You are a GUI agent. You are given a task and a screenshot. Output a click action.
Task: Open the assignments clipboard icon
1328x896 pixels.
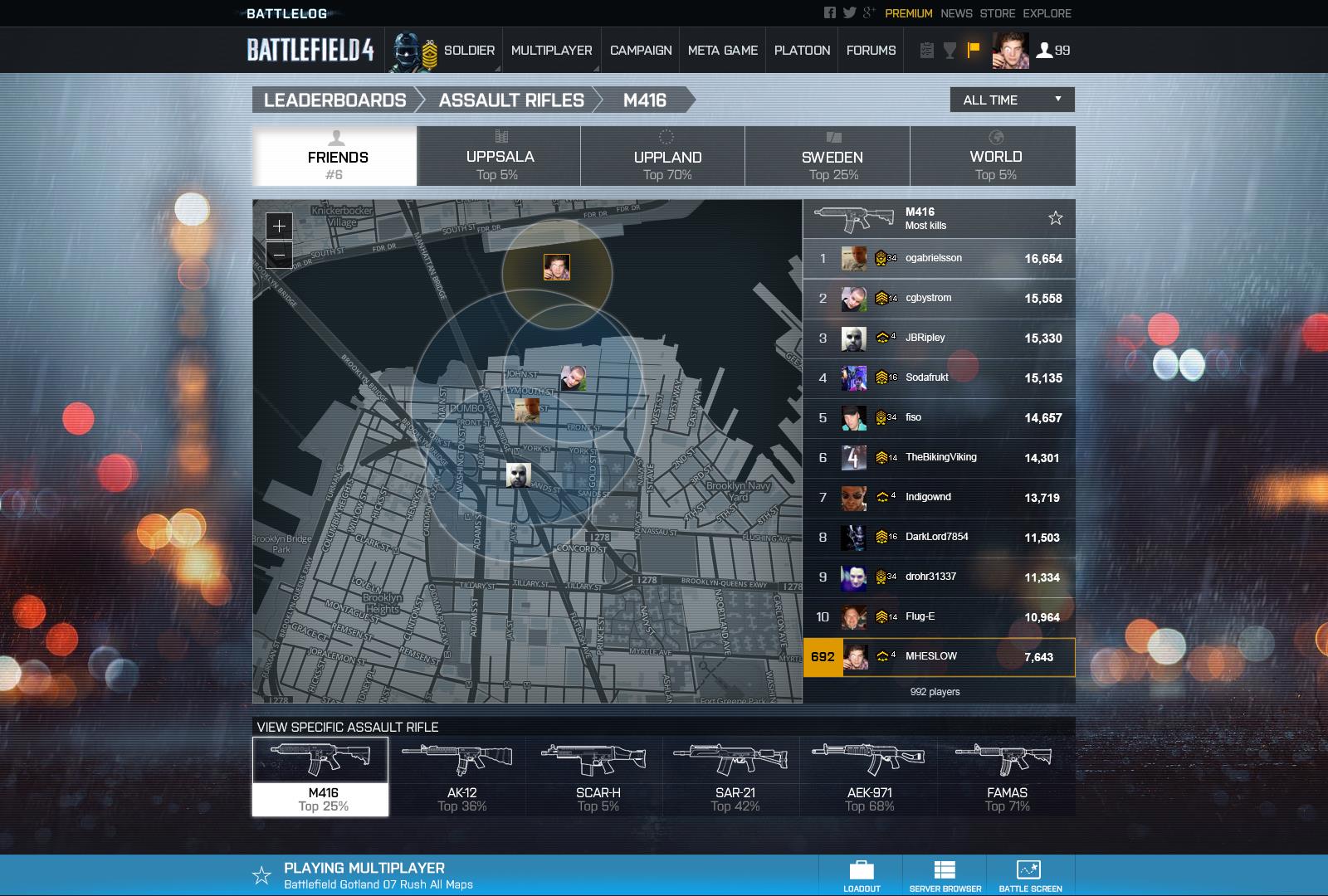(x=924, y=50)
